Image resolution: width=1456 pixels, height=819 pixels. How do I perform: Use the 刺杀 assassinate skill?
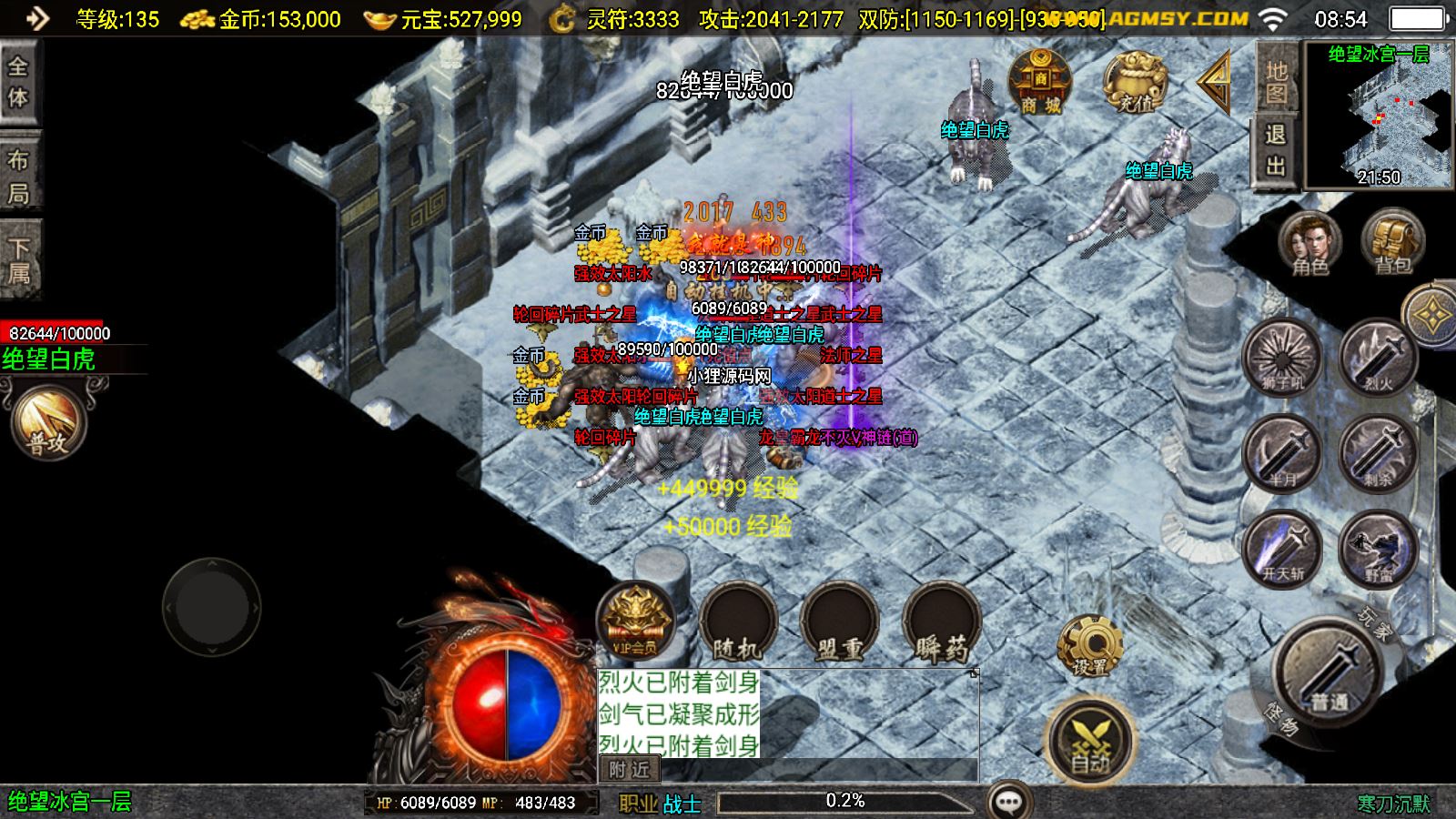[x=1378, y=452]
